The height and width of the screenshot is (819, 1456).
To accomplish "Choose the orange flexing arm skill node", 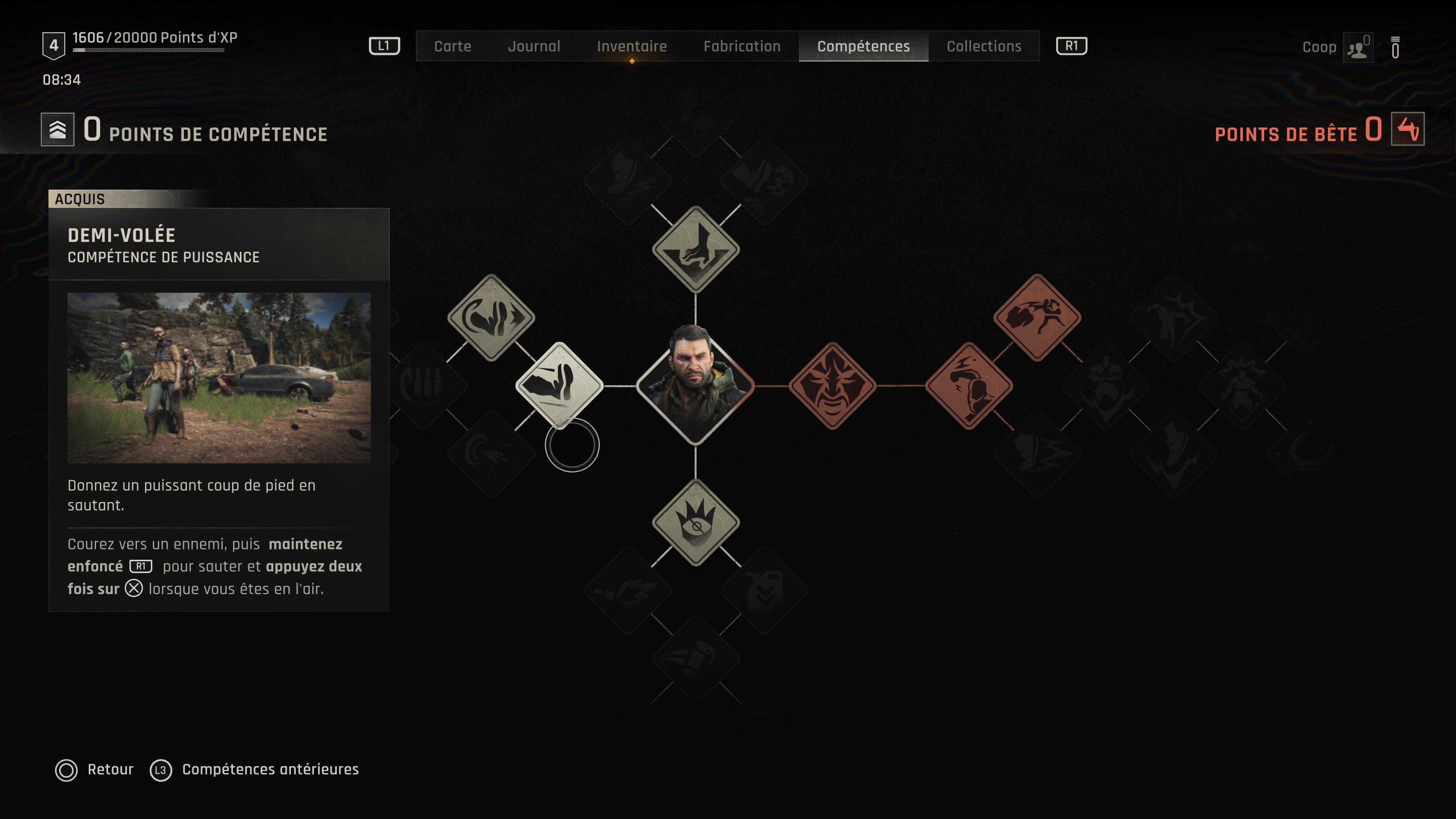I will (968, 386).
